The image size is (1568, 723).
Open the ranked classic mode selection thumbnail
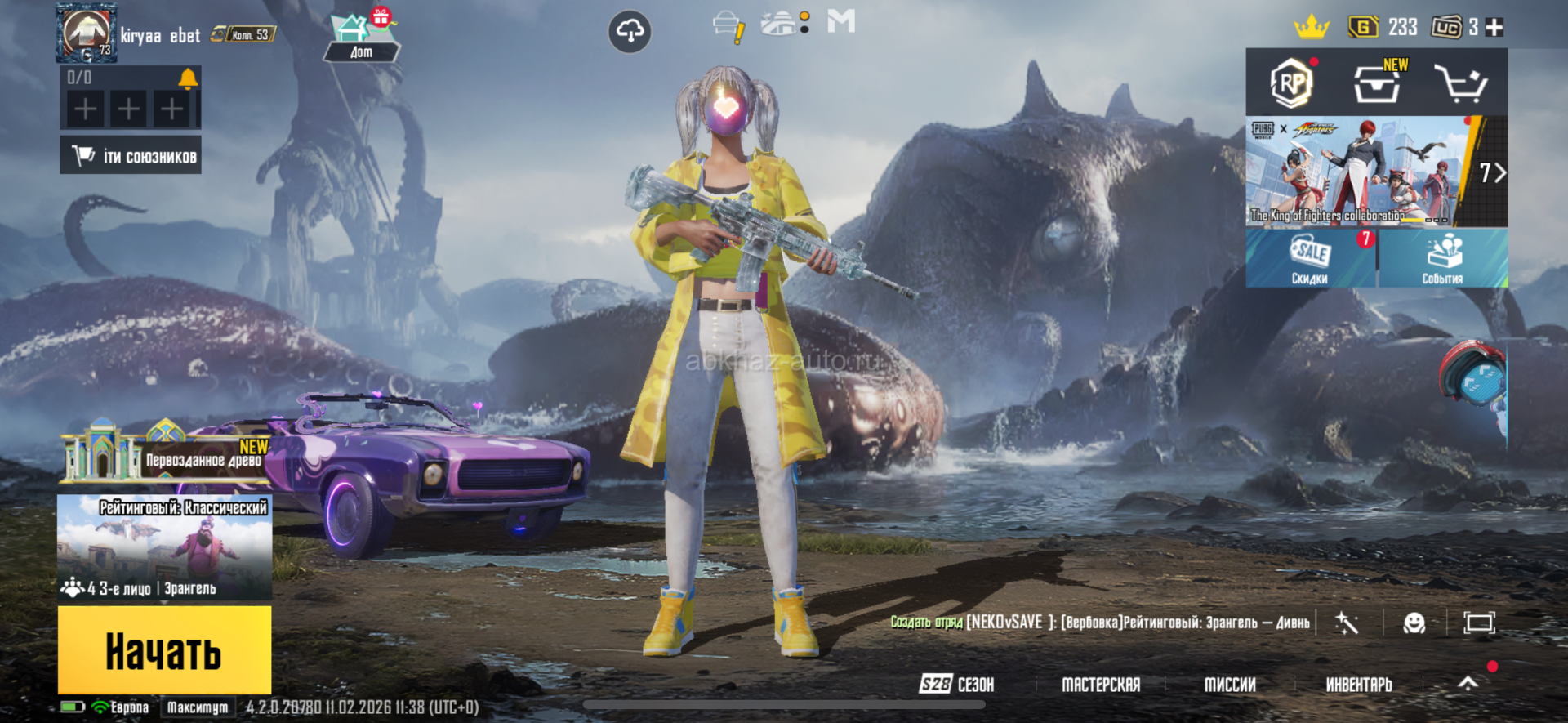coord(164,547)
